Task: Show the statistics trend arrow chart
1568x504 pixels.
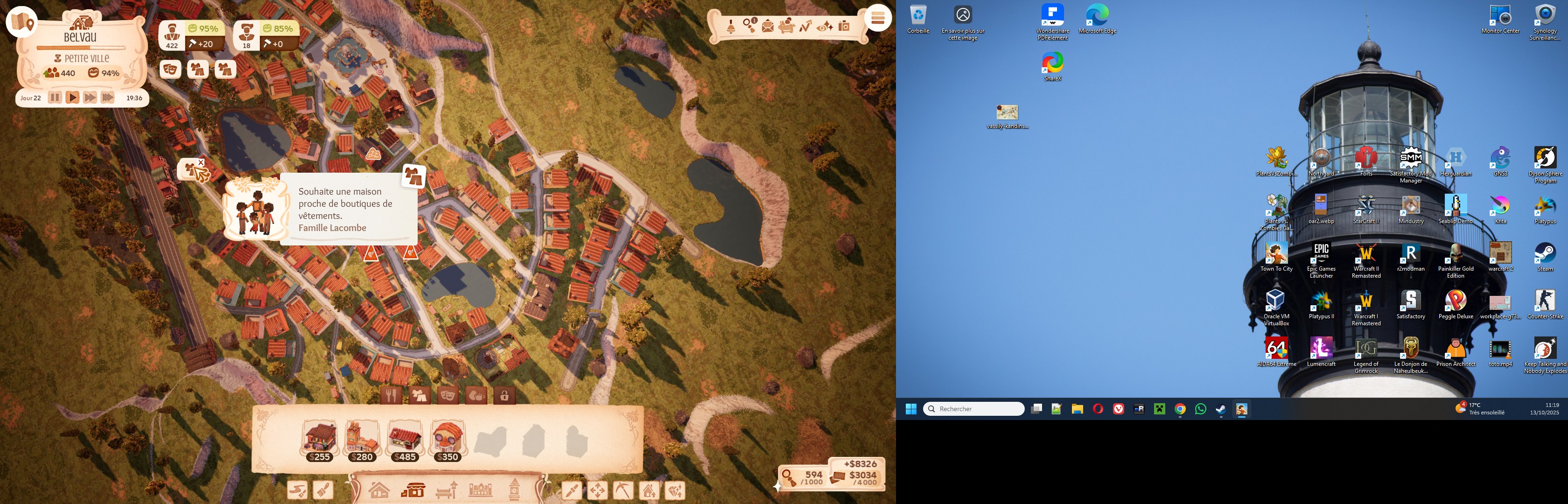Action: tap(805, 26)
